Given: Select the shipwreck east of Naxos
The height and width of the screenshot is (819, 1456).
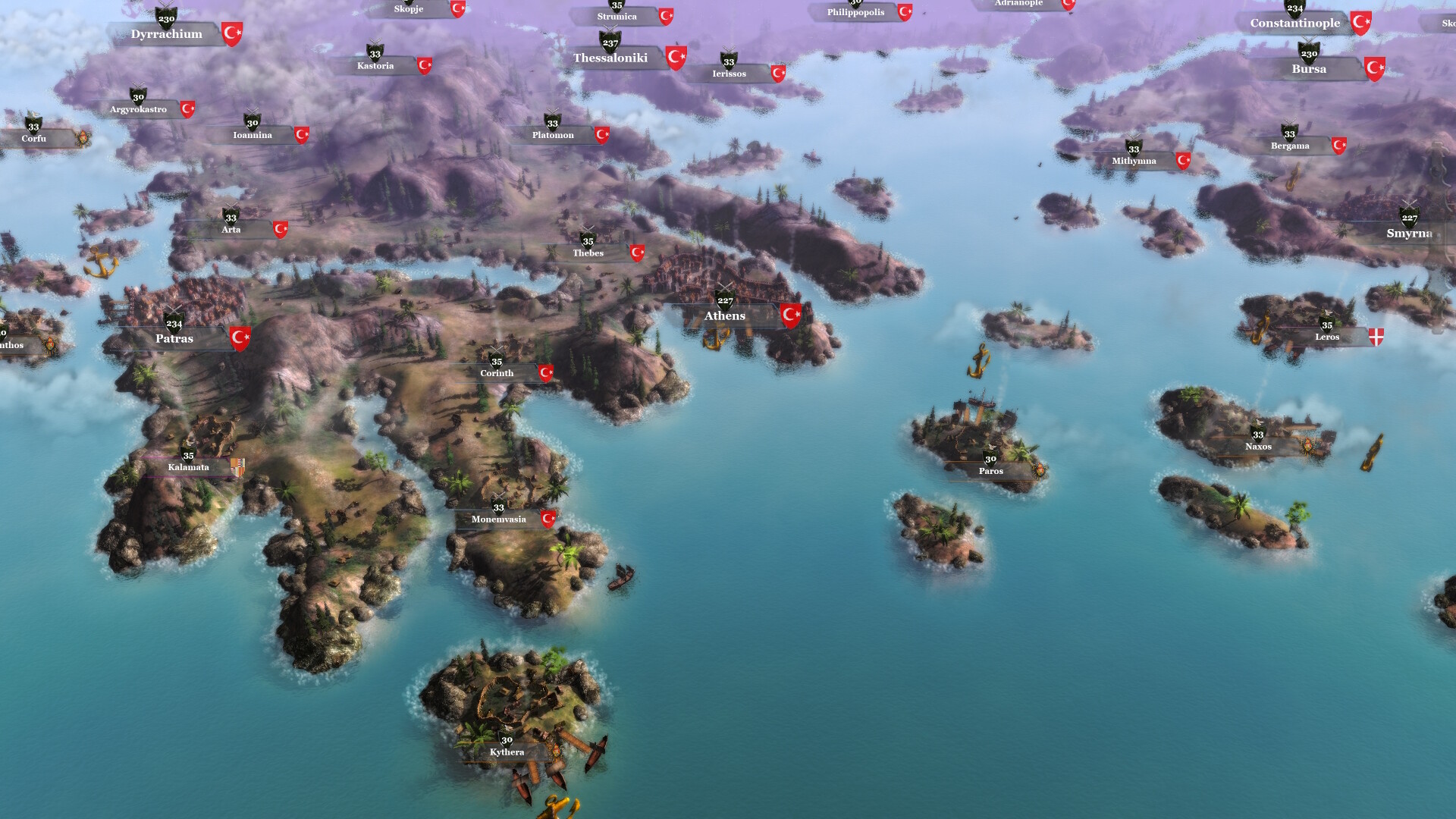Looking at the screenshot, I should click(1371, 452).
